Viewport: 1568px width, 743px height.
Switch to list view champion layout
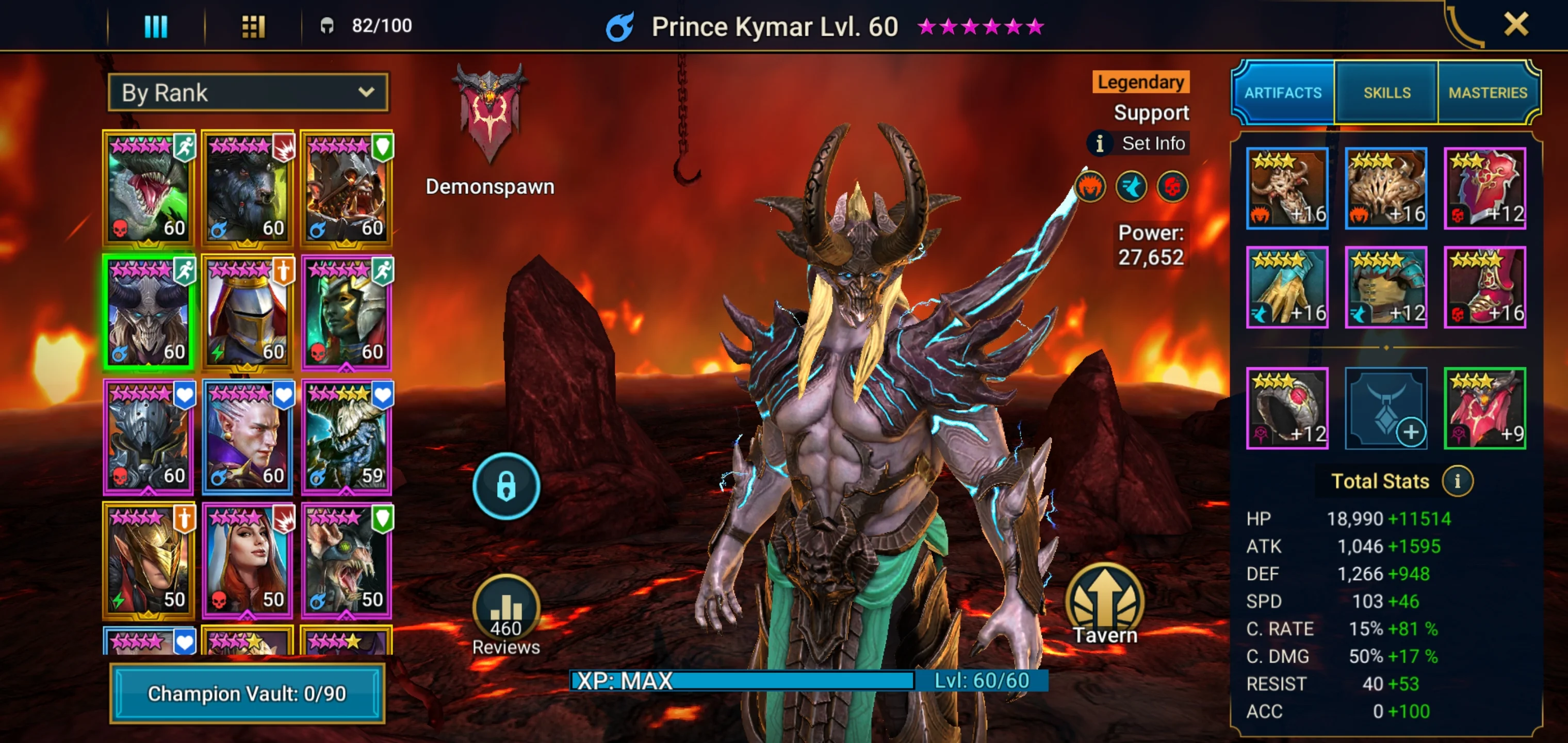(x=157, y=26)
